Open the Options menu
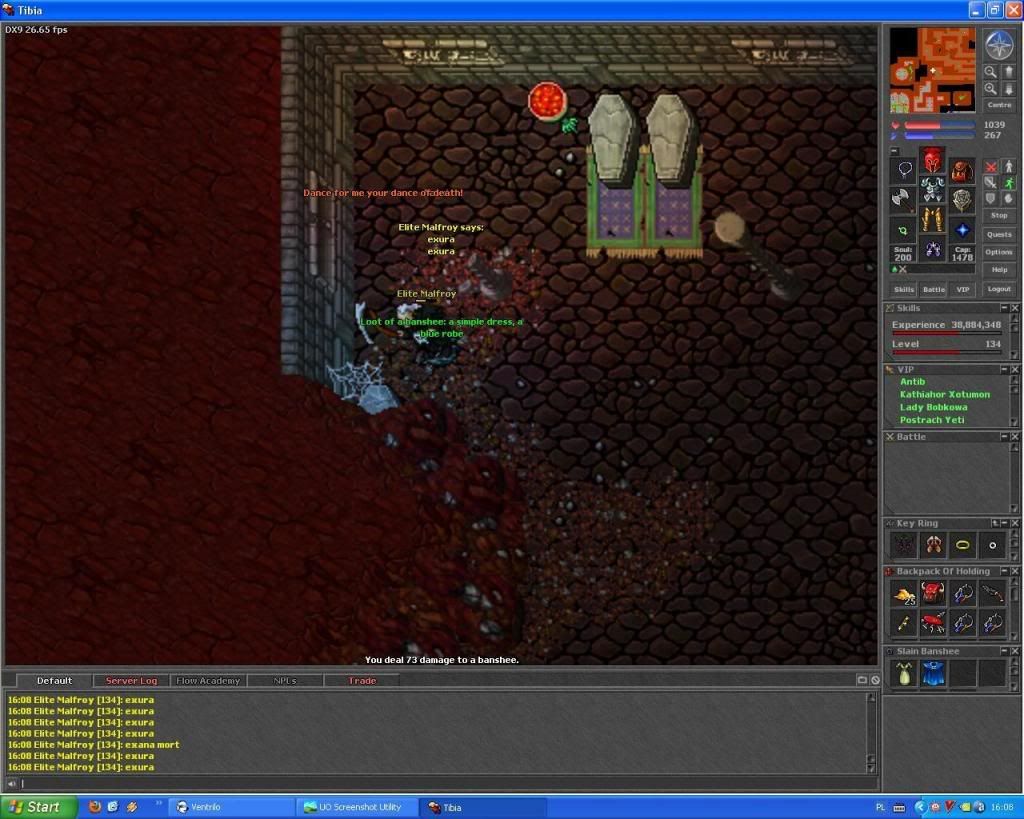Image resolution: width=1024 pixels, height=819 pixels. pos(998,252)
